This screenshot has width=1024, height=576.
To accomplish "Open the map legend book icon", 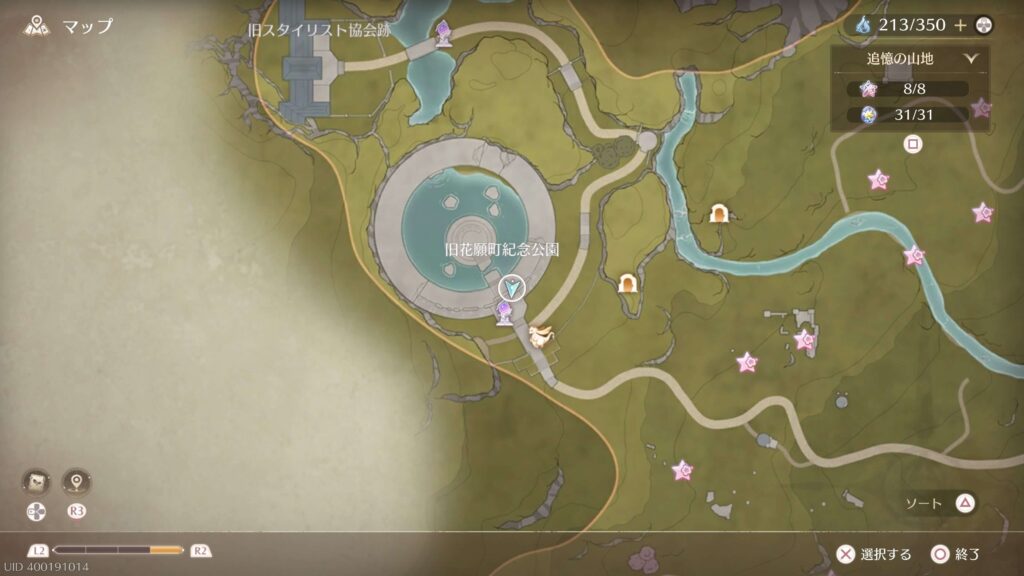I will 35,483.
